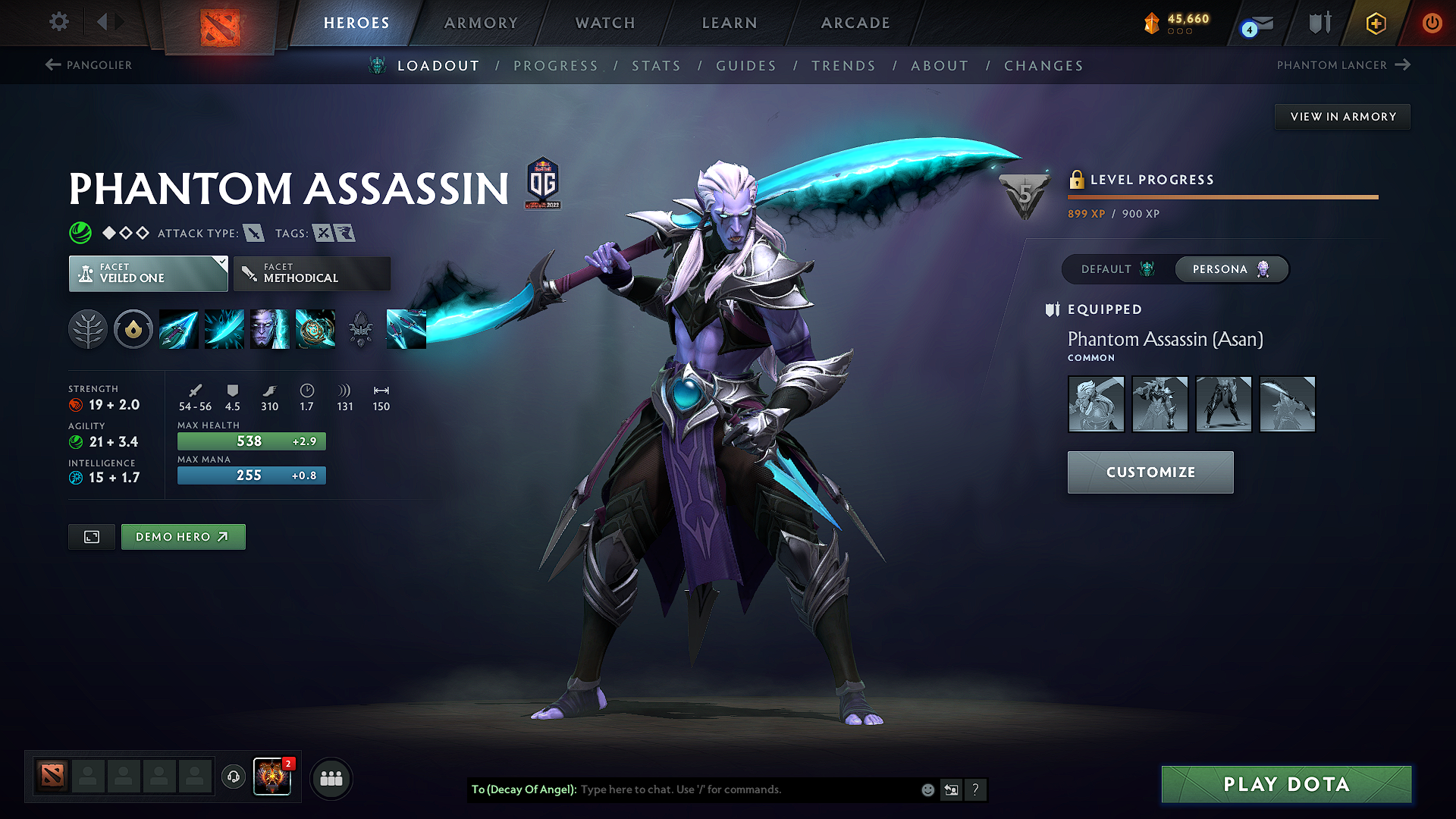Open the Armory menu item
The width and height of the screenshot is (1456, 819).
pyautogui.click(x=481, y=23)
